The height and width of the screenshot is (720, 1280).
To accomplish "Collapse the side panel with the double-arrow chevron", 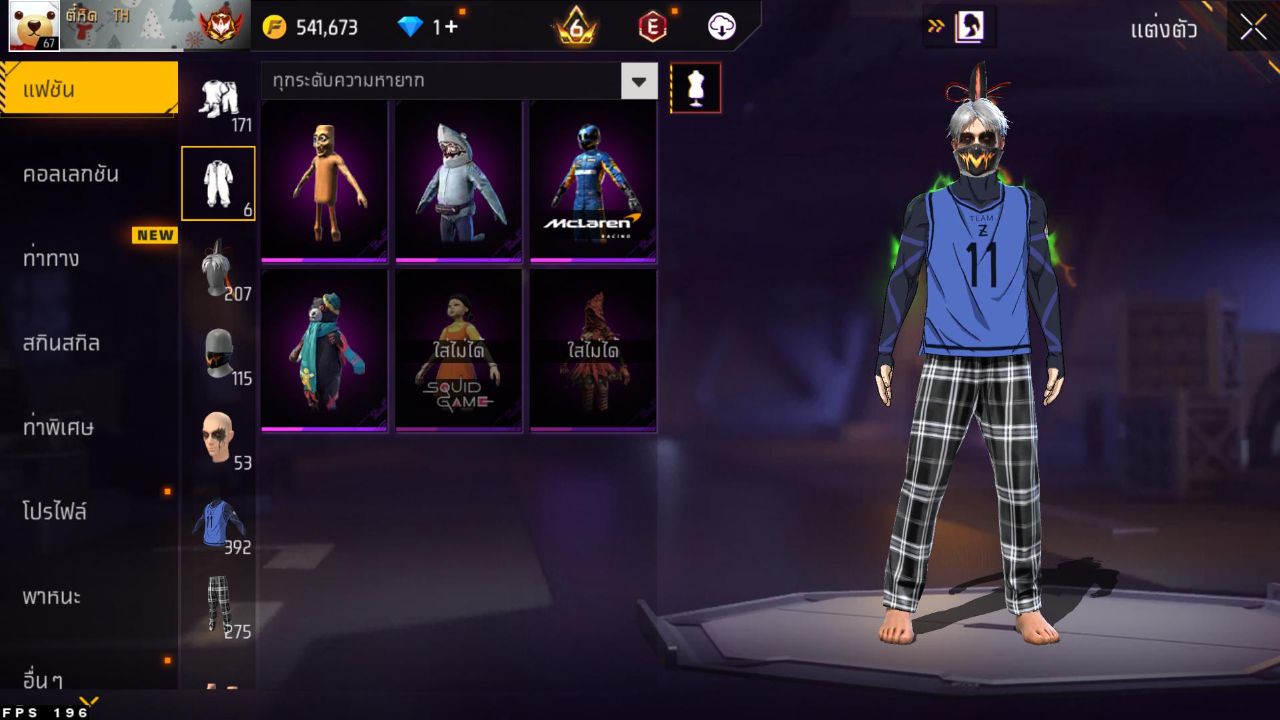I will click(x=938, y=27).
